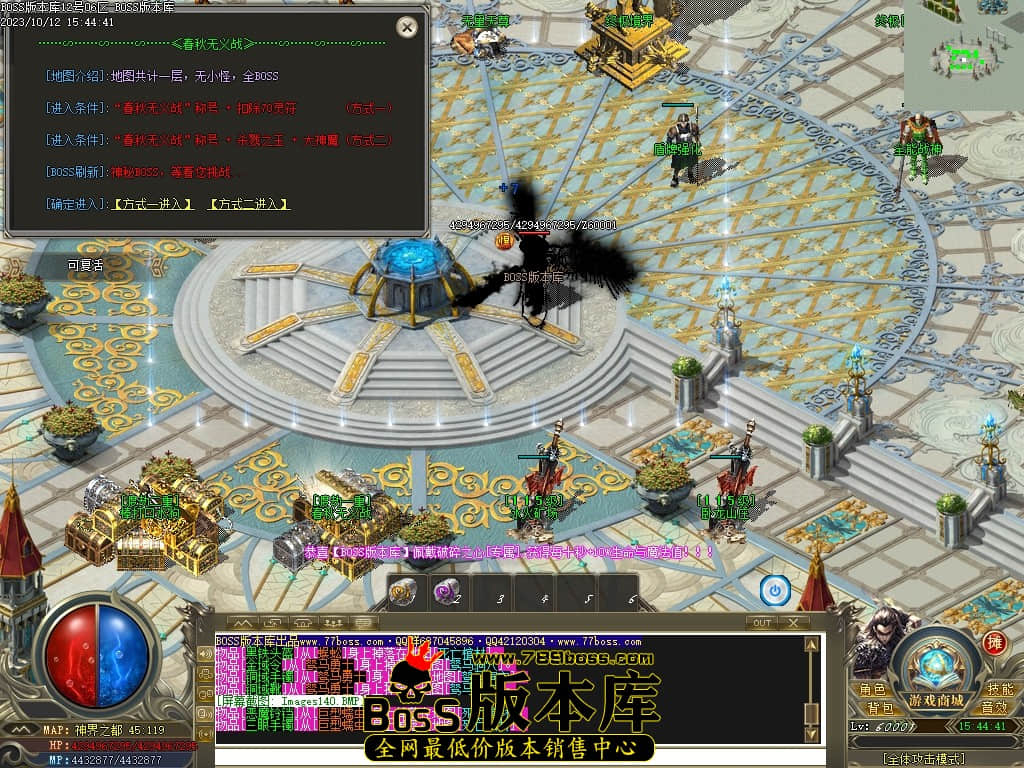Use the purple scroll in hotbar slot 2
Screen dimensions: 1024x768
(x=446, y=592)
